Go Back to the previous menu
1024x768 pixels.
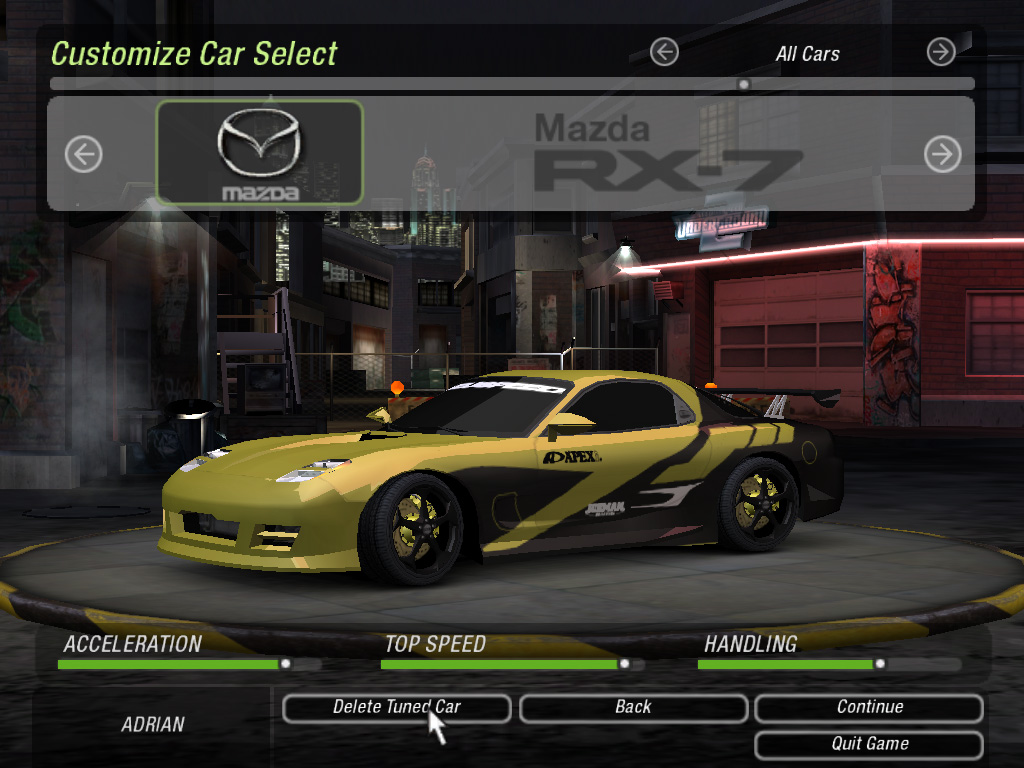click(x=633, y=708)
